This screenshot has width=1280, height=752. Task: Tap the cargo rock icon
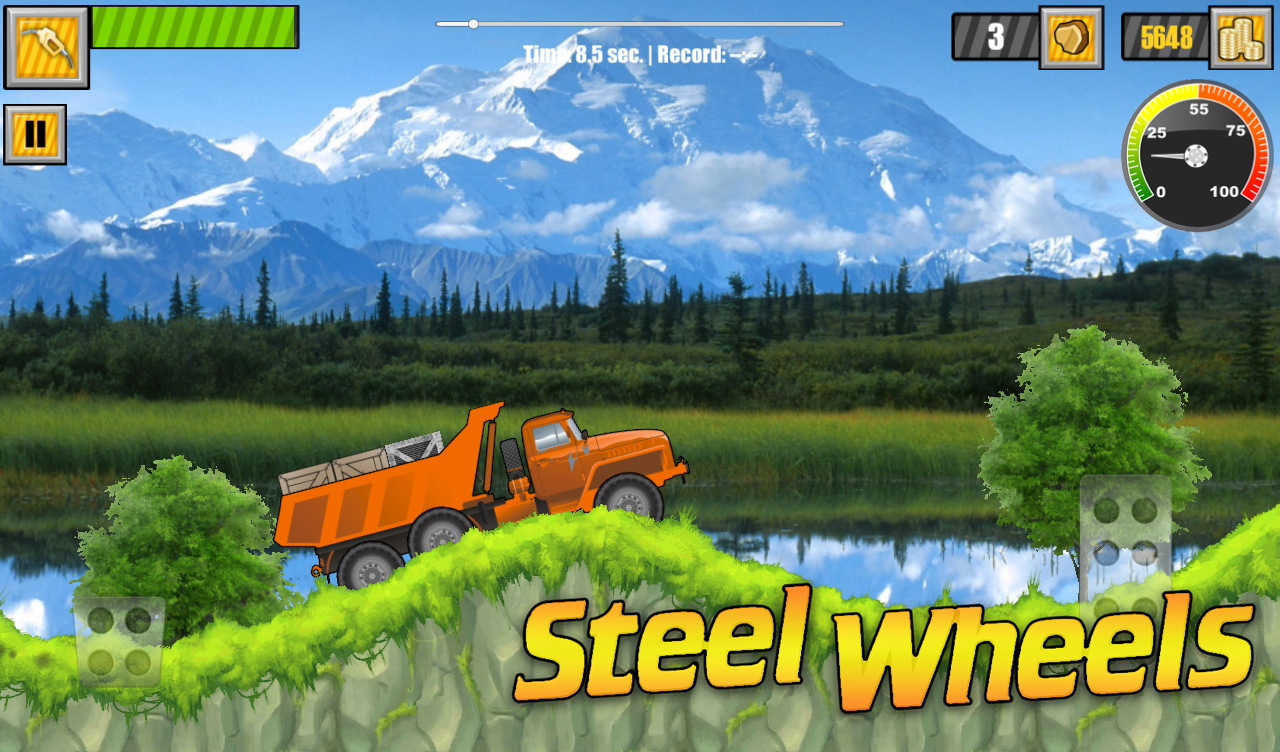[1070, 38]
